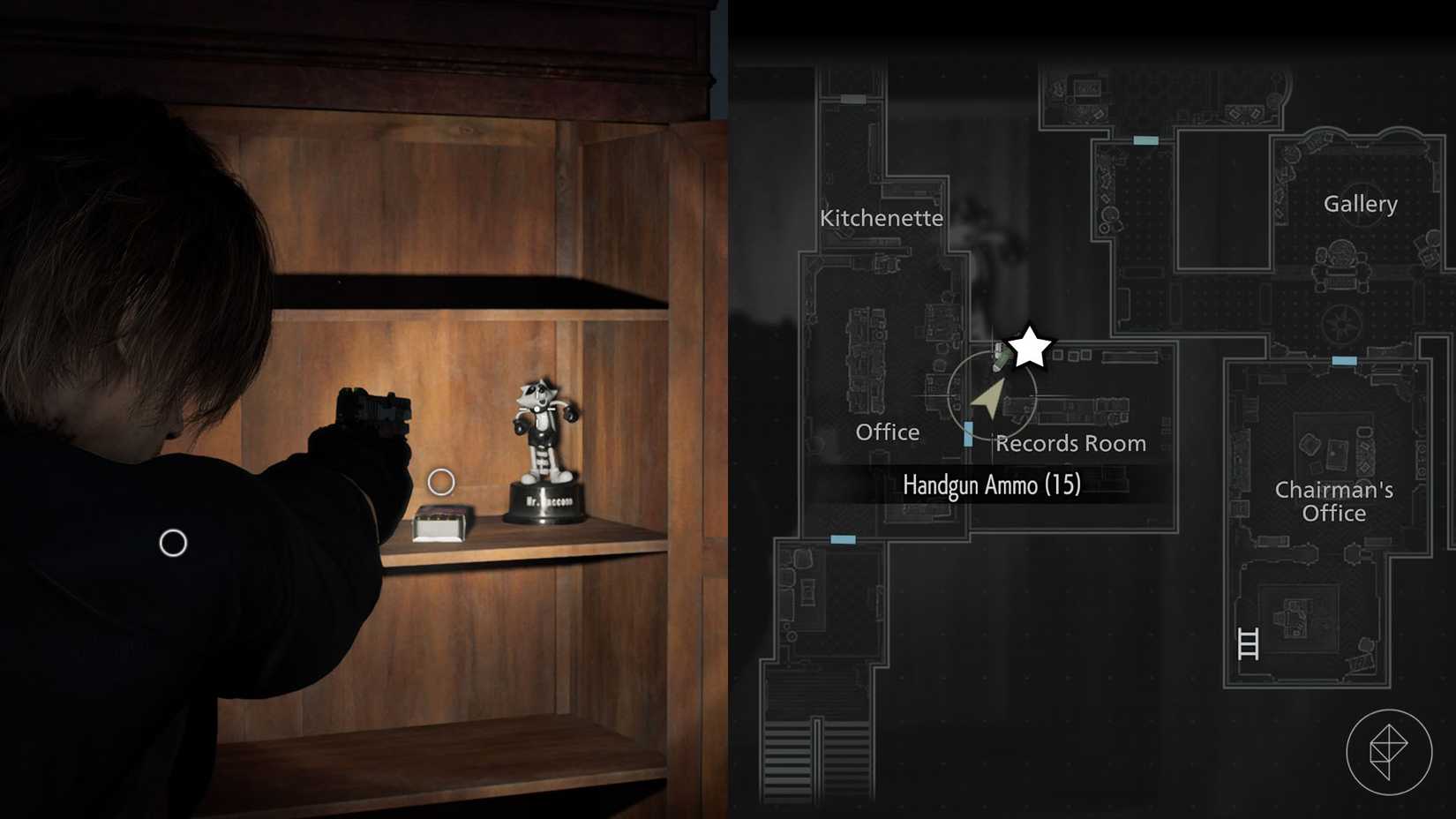The height and width of the screenshot is (819, 1456).
Task: Click the cyan door marker beside Chairman's Office
Action: pos(1343,359)
